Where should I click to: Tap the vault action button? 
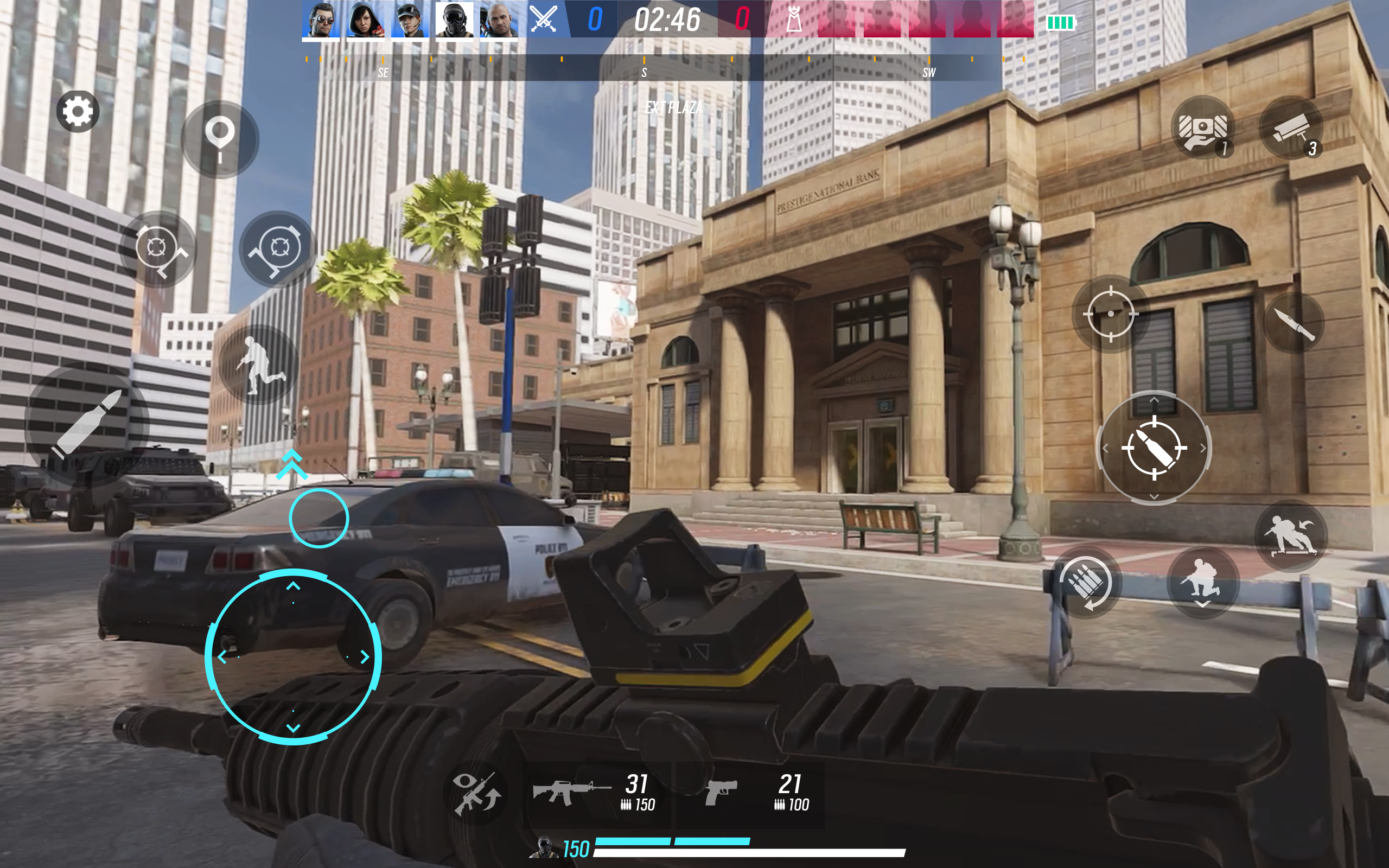point(1290,535)
